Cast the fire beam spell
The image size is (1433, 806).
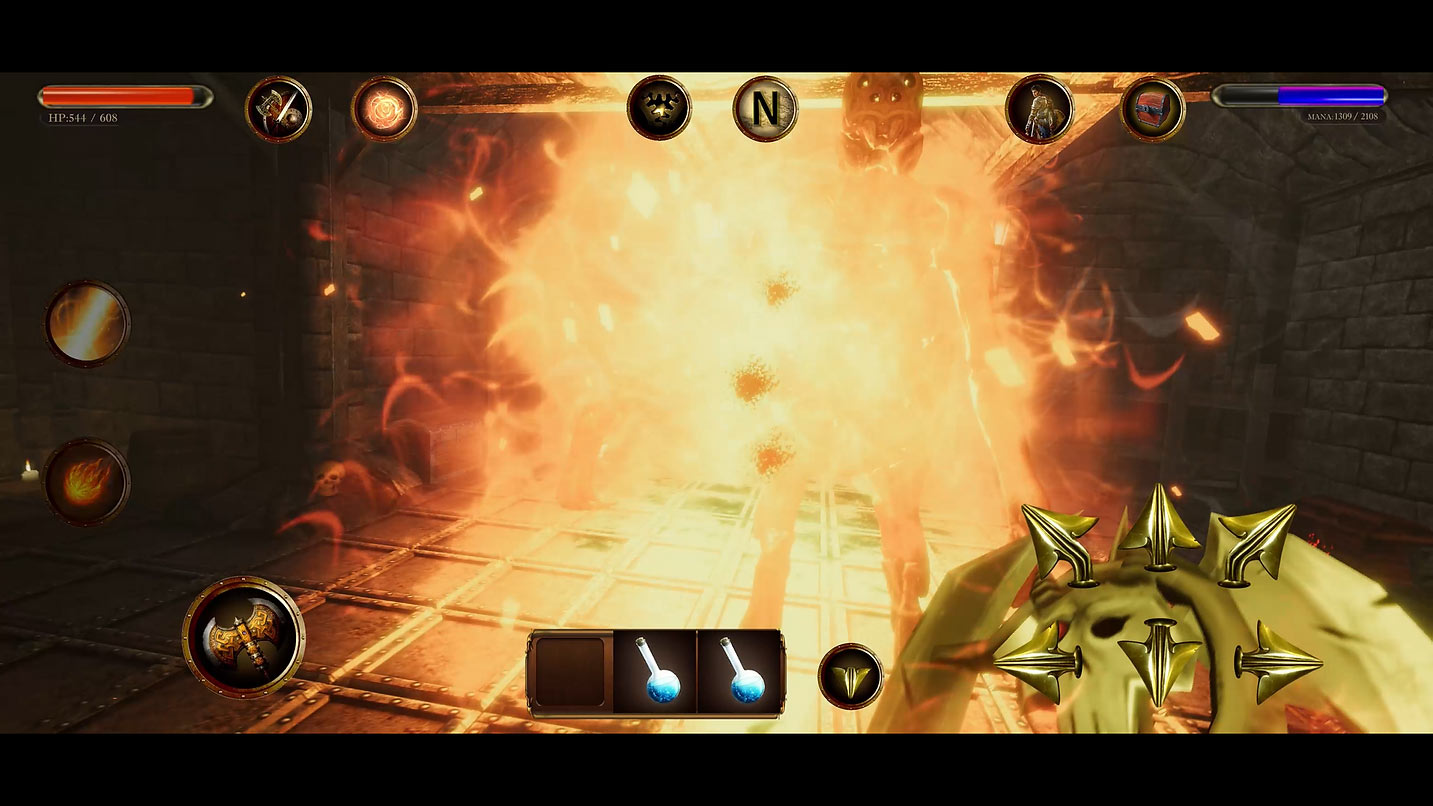(x=87, y=323)
